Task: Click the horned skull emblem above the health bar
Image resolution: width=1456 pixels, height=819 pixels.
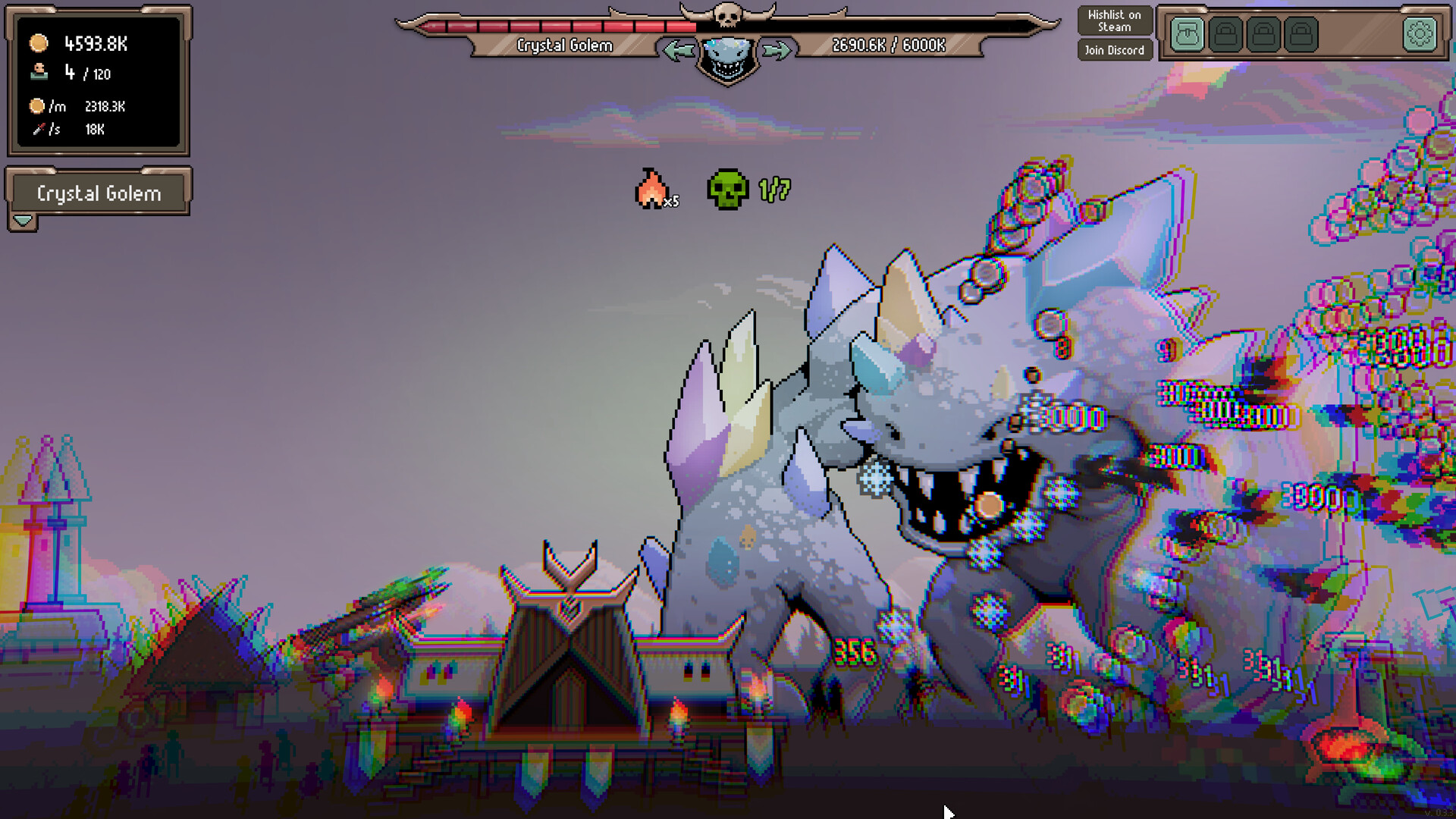Action: (729, 15)
